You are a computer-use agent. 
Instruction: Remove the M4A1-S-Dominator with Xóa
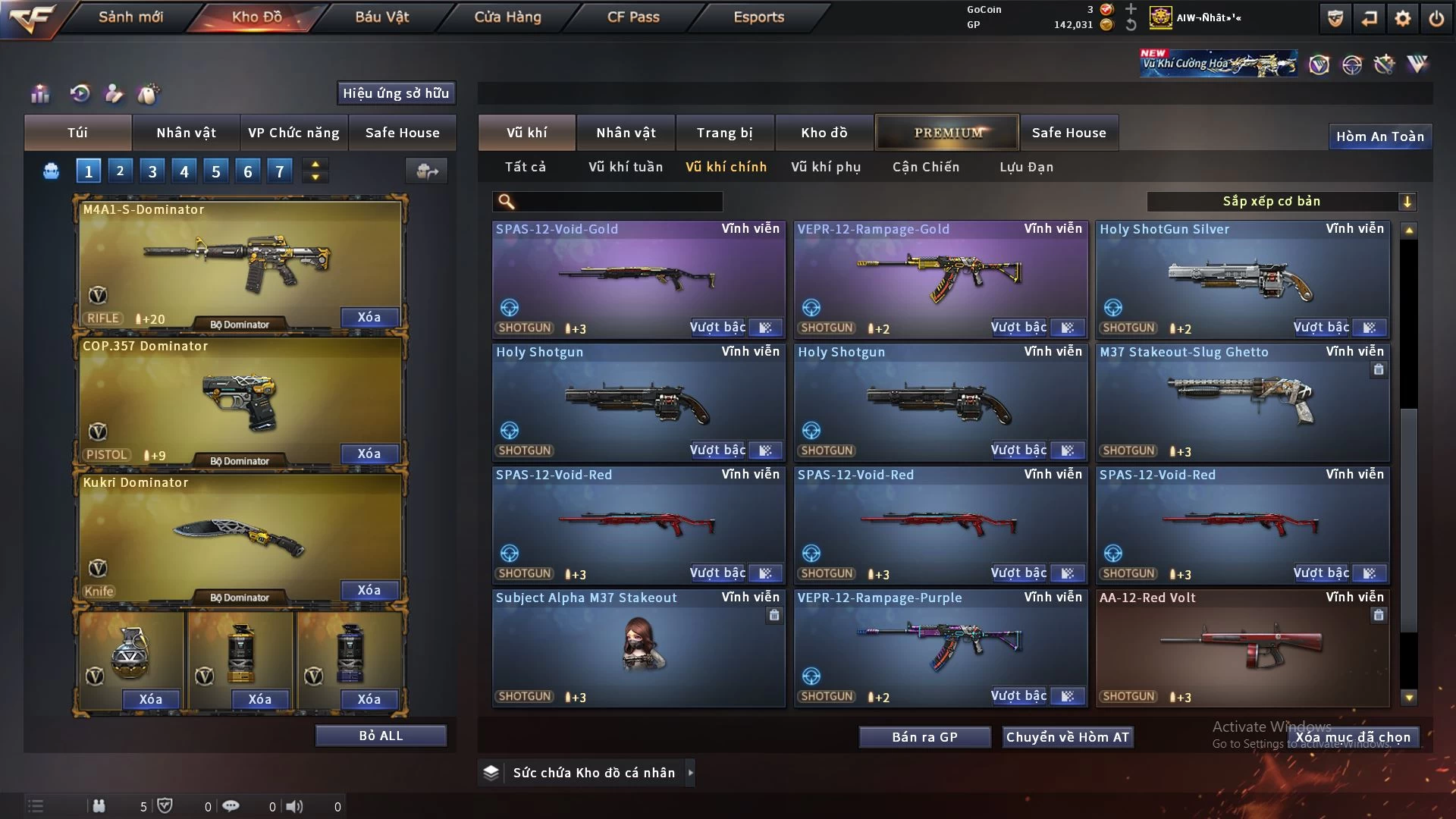click(x=369, y=317)
